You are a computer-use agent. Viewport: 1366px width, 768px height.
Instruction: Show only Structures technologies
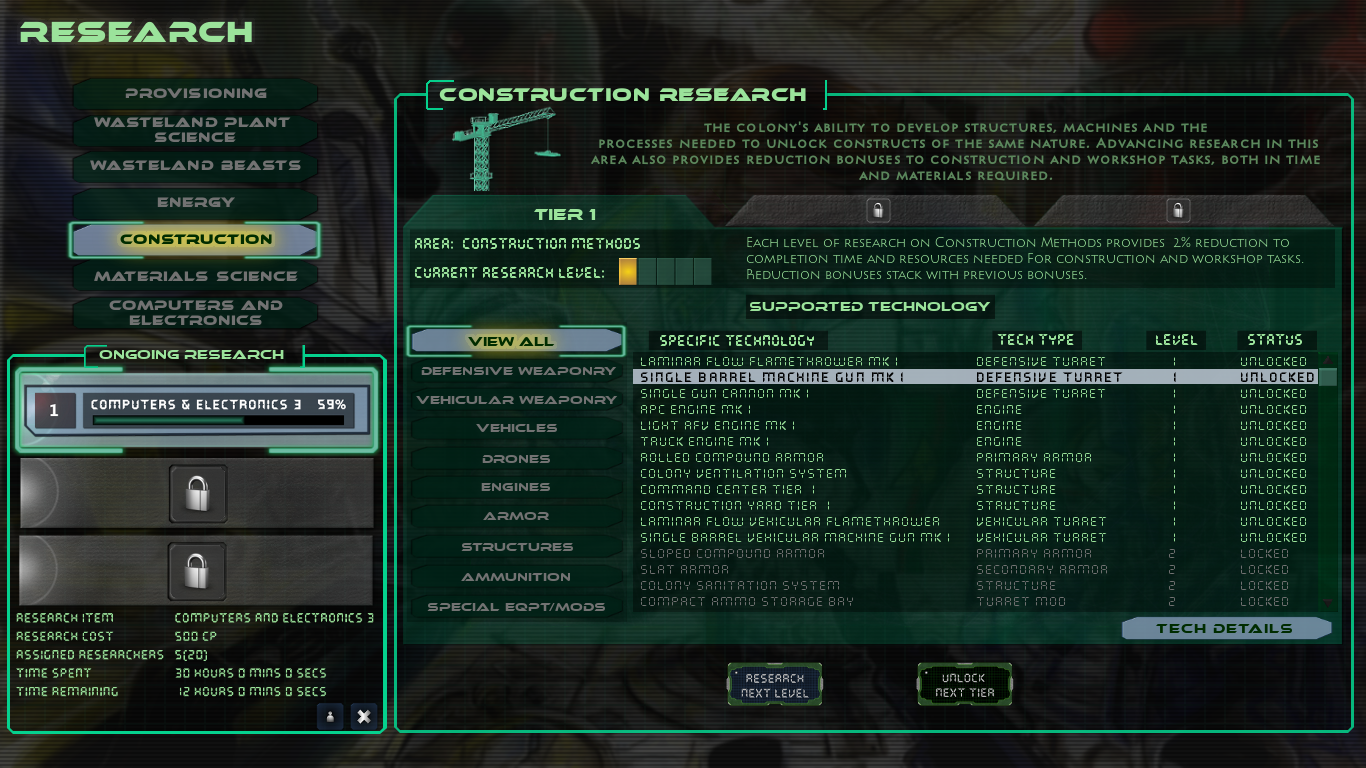(x=516, y=546)
